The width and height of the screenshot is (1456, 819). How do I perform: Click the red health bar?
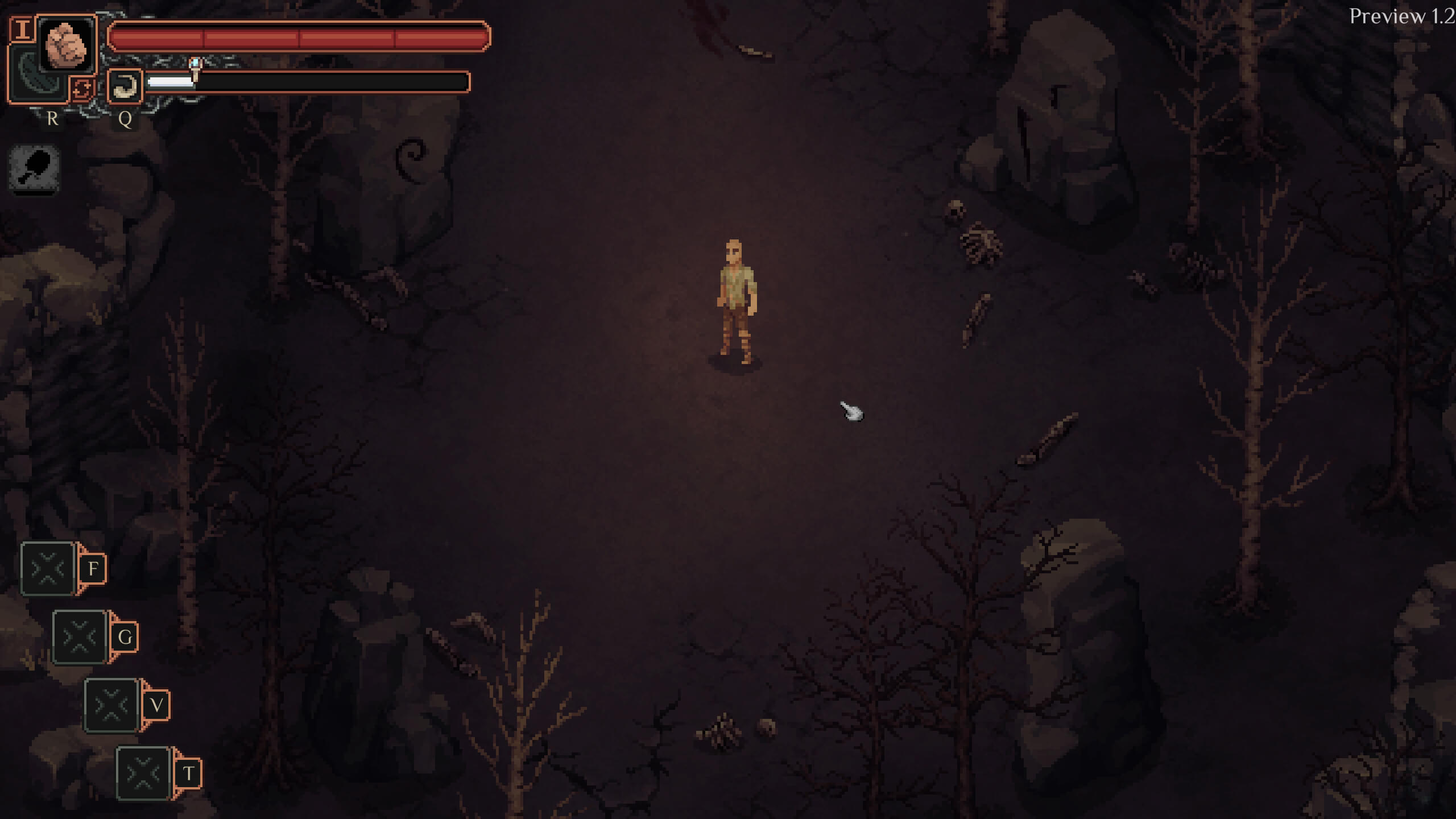(x=300, y=37)
